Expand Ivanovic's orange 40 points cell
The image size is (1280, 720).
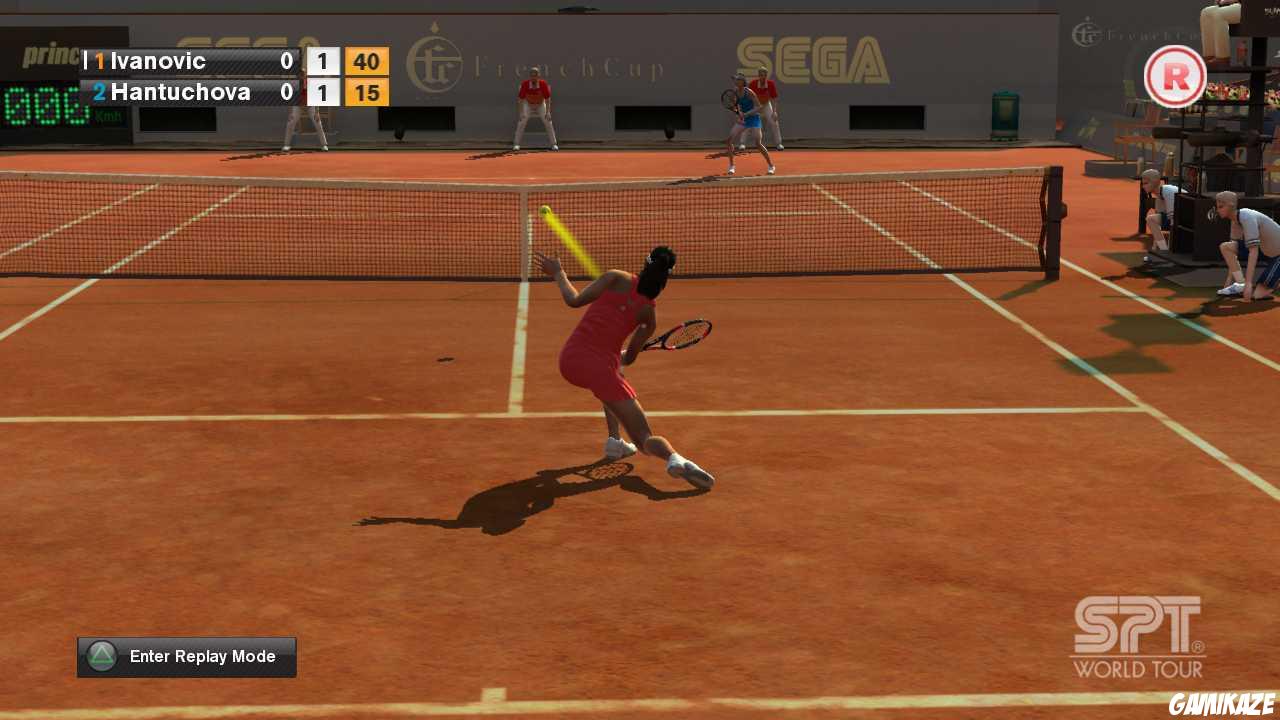click(366, 61)
